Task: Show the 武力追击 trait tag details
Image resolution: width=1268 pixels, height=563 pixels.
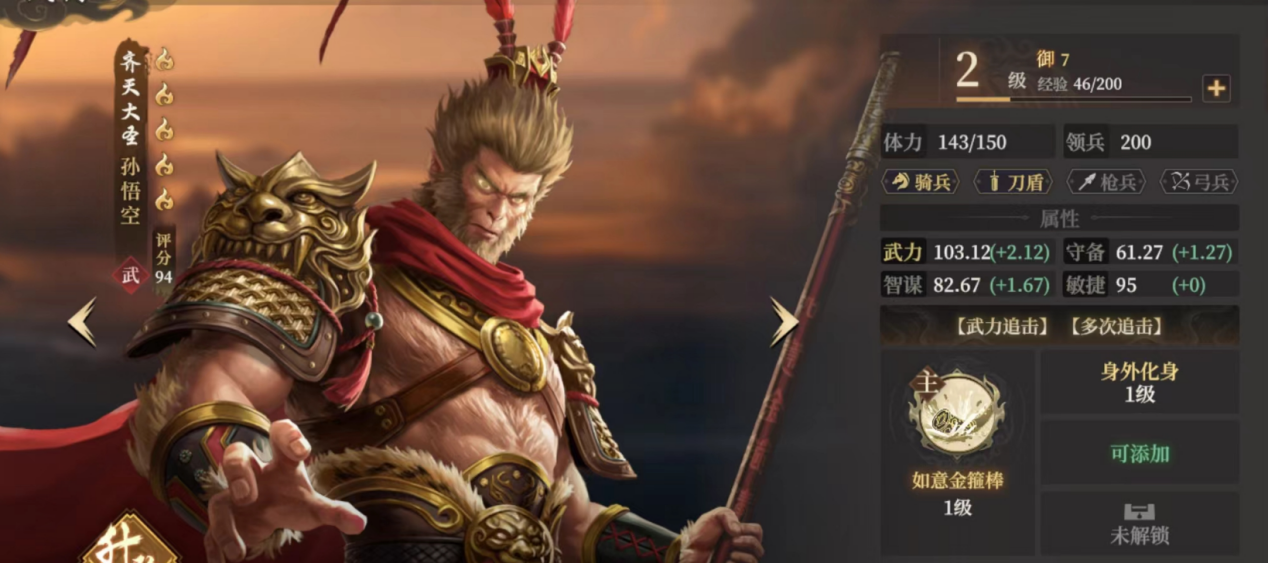Action: point(1001,326)
